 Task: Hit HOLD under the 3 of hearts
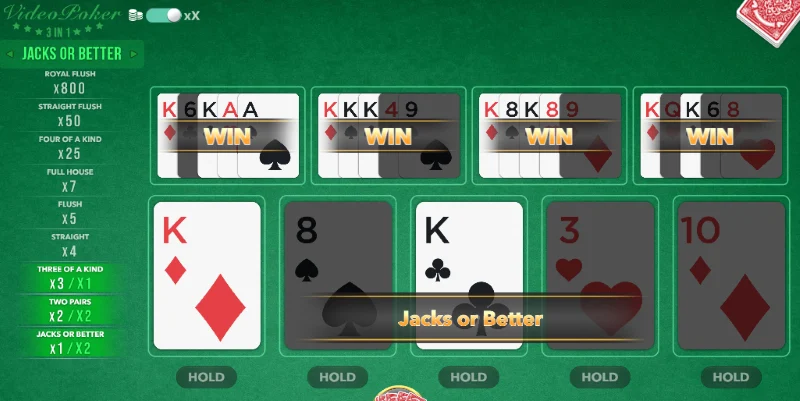[x=599, y=377]
